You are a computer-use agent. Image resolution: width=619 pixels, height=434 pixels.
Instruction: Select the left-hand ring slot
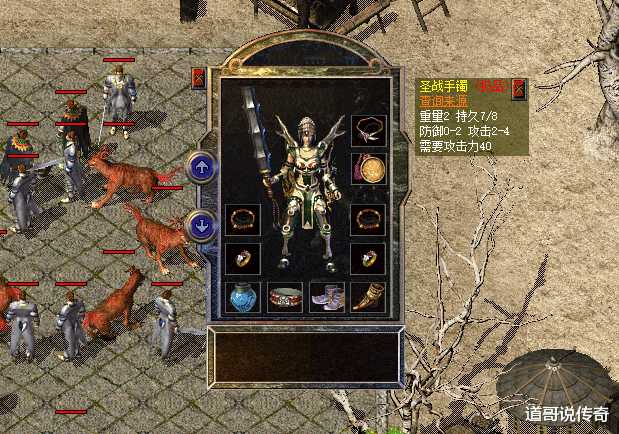[x=243, y=257]
